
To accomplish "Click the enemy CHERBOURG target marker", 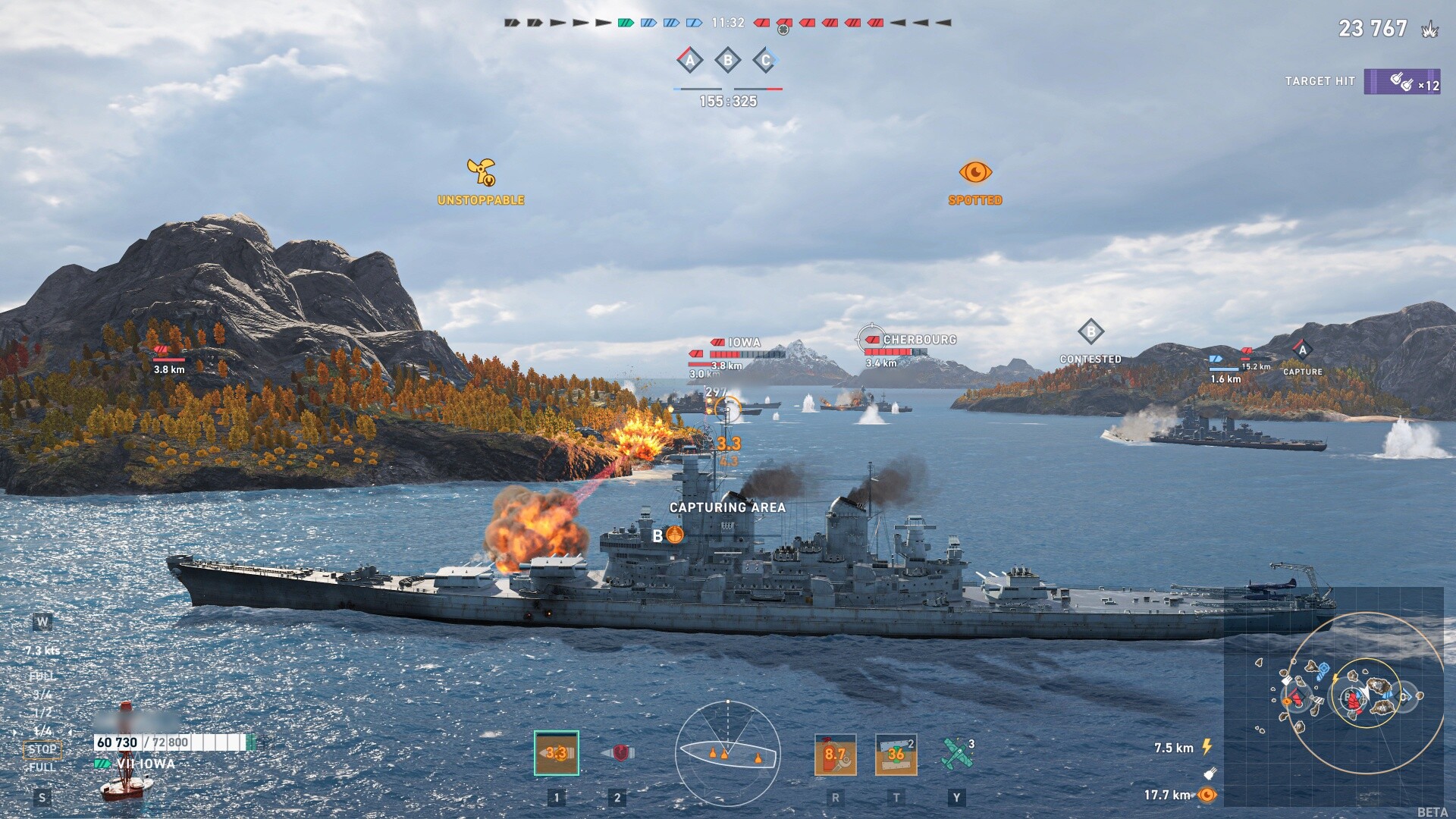I will [918, 340].
